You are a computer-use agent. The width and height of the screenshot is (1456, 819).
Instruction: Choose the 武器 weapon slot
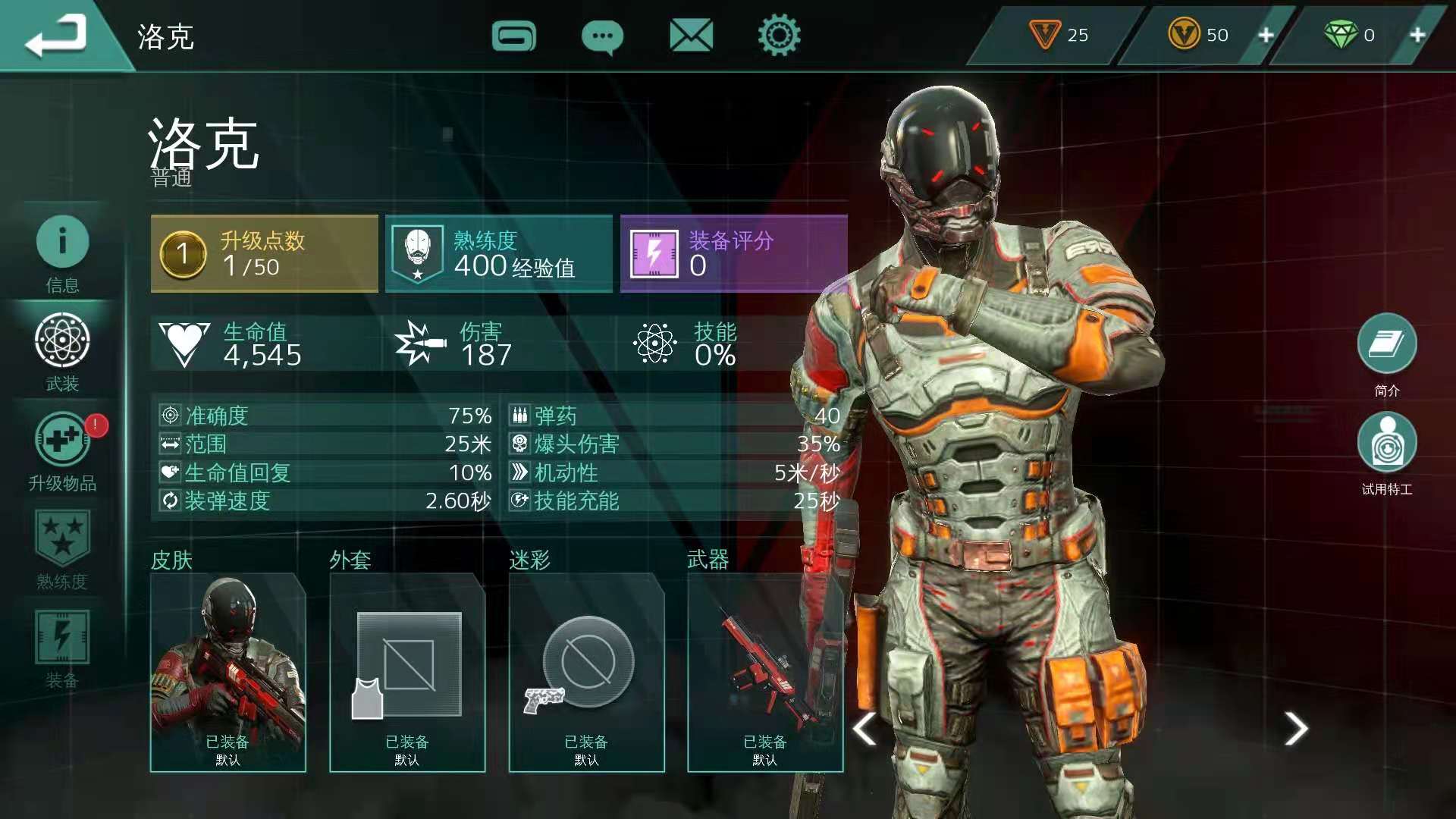click(764, 672)
